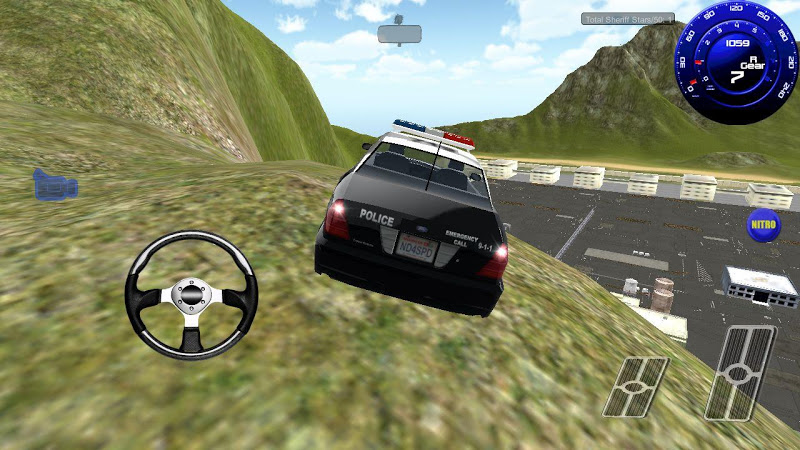Image resolution: width=800 pixels, height=450 pixels.
Task: Toggle the rear-view mirror icon
Action: point(400,32)
